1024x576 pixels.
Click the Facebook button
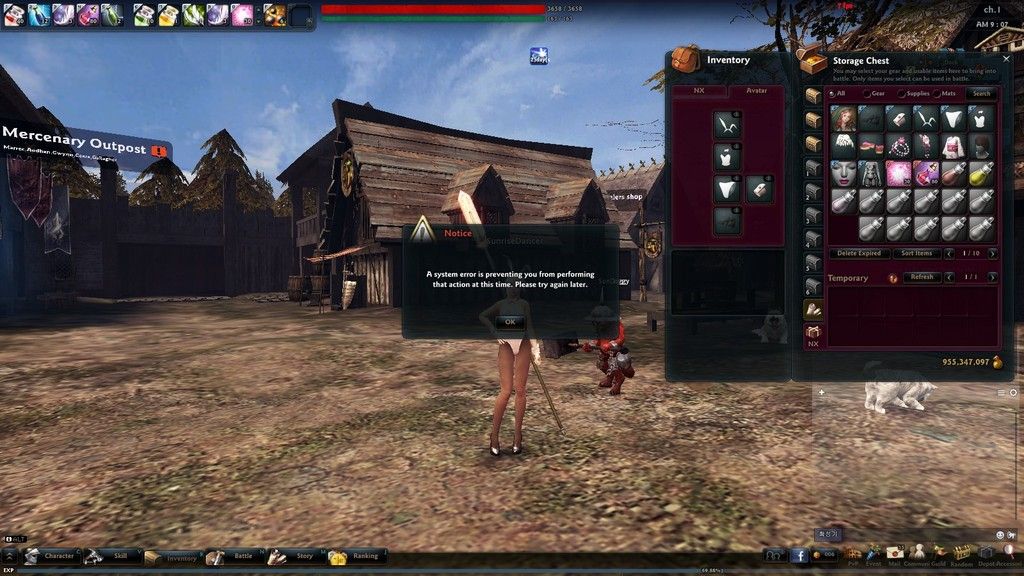[799, 555]
